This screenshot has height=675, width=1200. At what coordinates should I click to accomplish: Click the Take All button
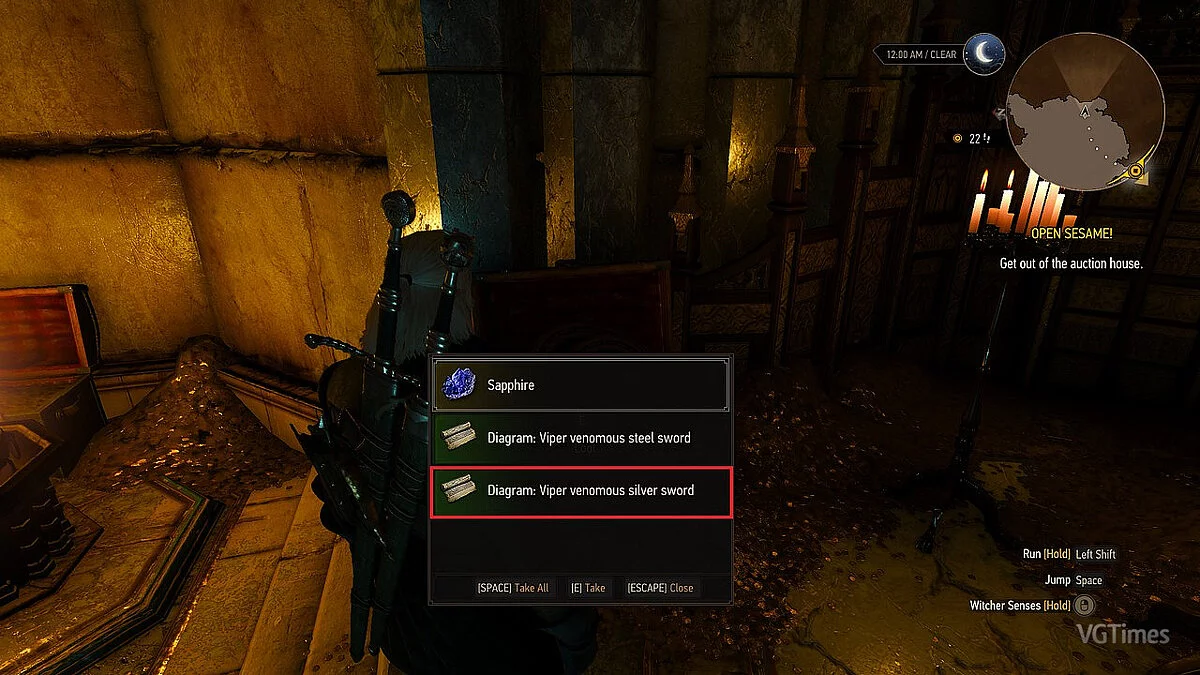513,588
